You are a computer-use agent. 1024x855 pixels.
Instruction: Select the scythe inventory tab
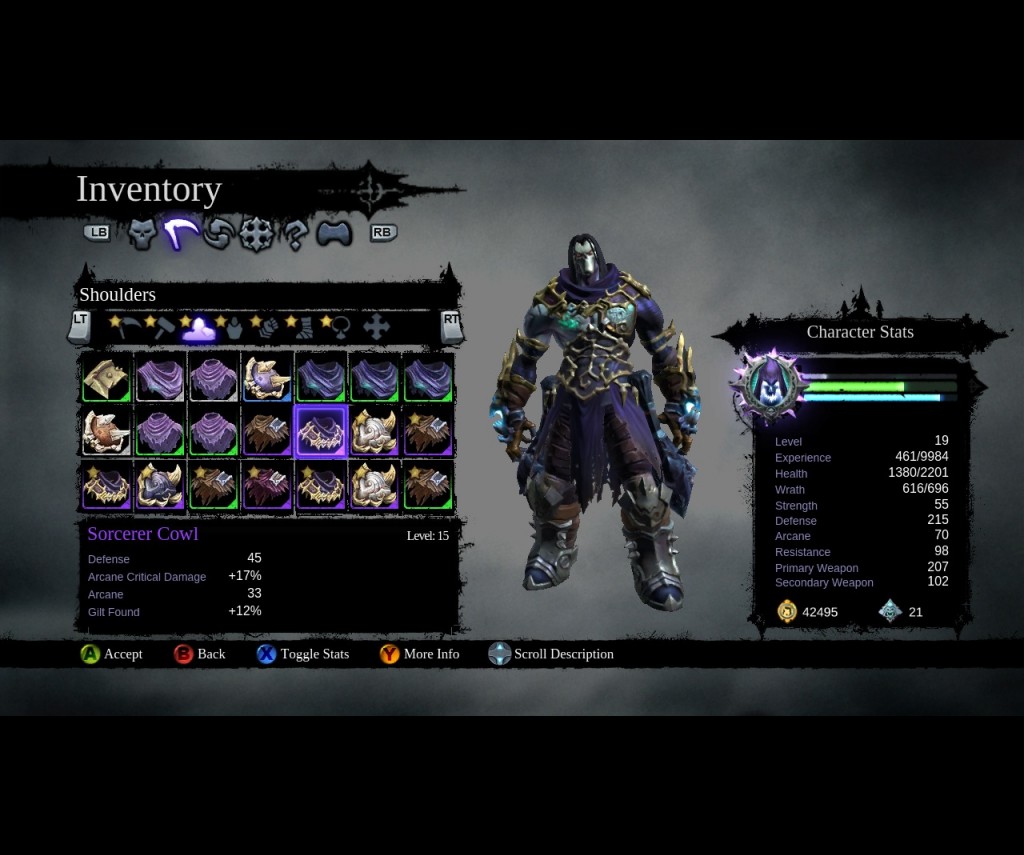[x=180, y=234]
